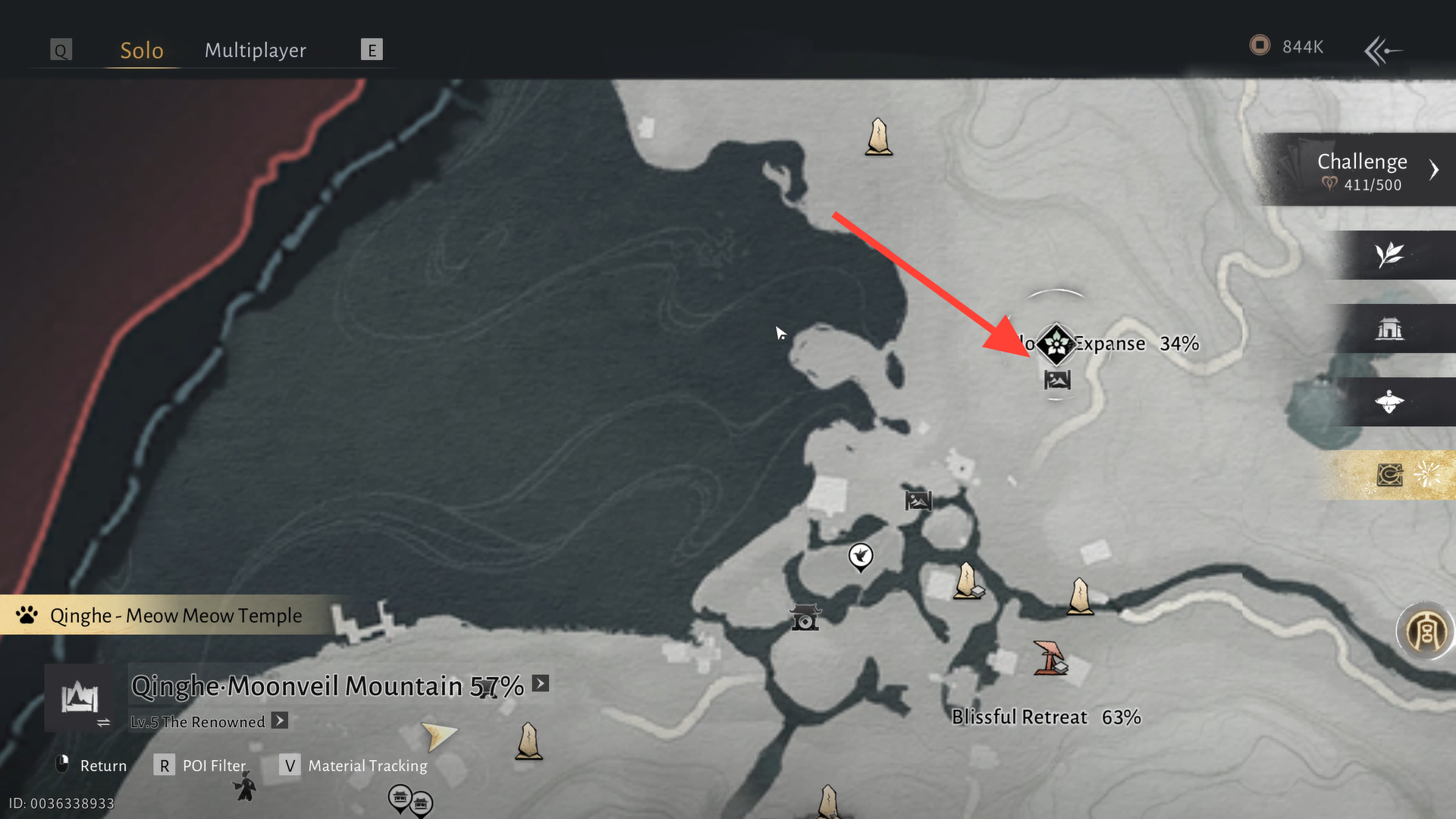Switch to the Multiplayer tab
Viewport: 1456px width, 819px height.
click(x=255, y=50)
